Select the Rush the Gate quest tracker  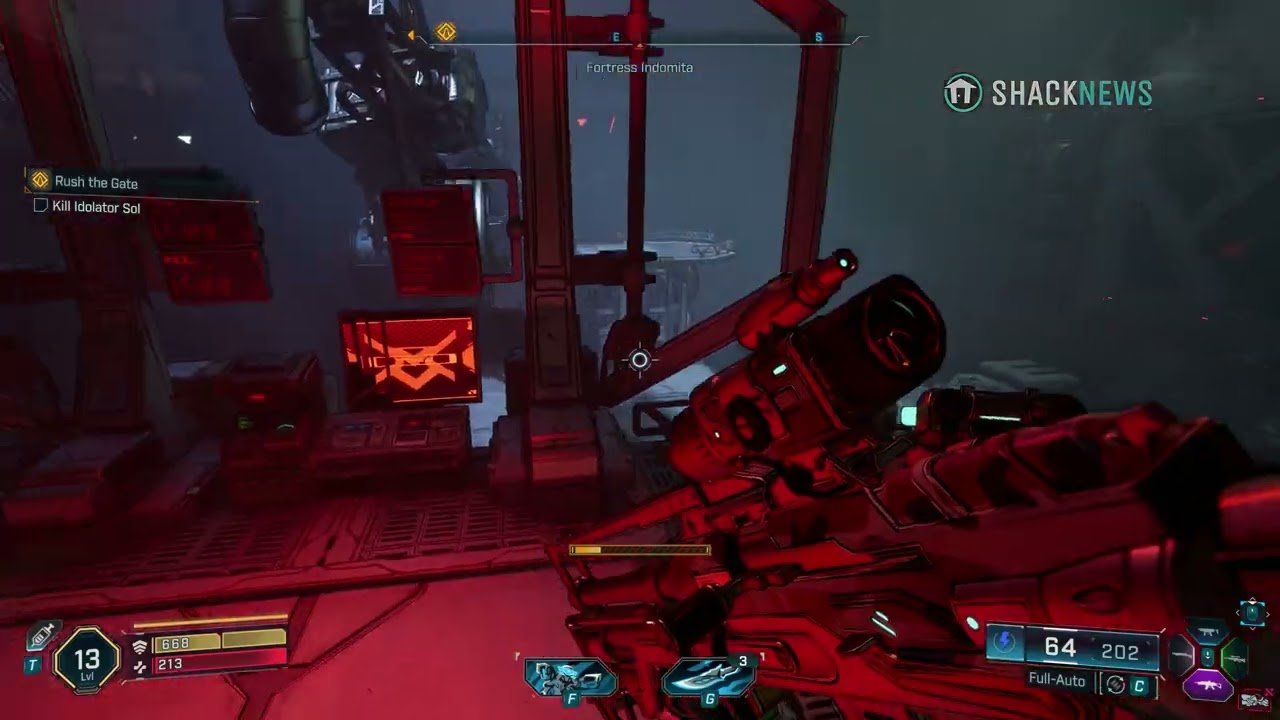95,182
